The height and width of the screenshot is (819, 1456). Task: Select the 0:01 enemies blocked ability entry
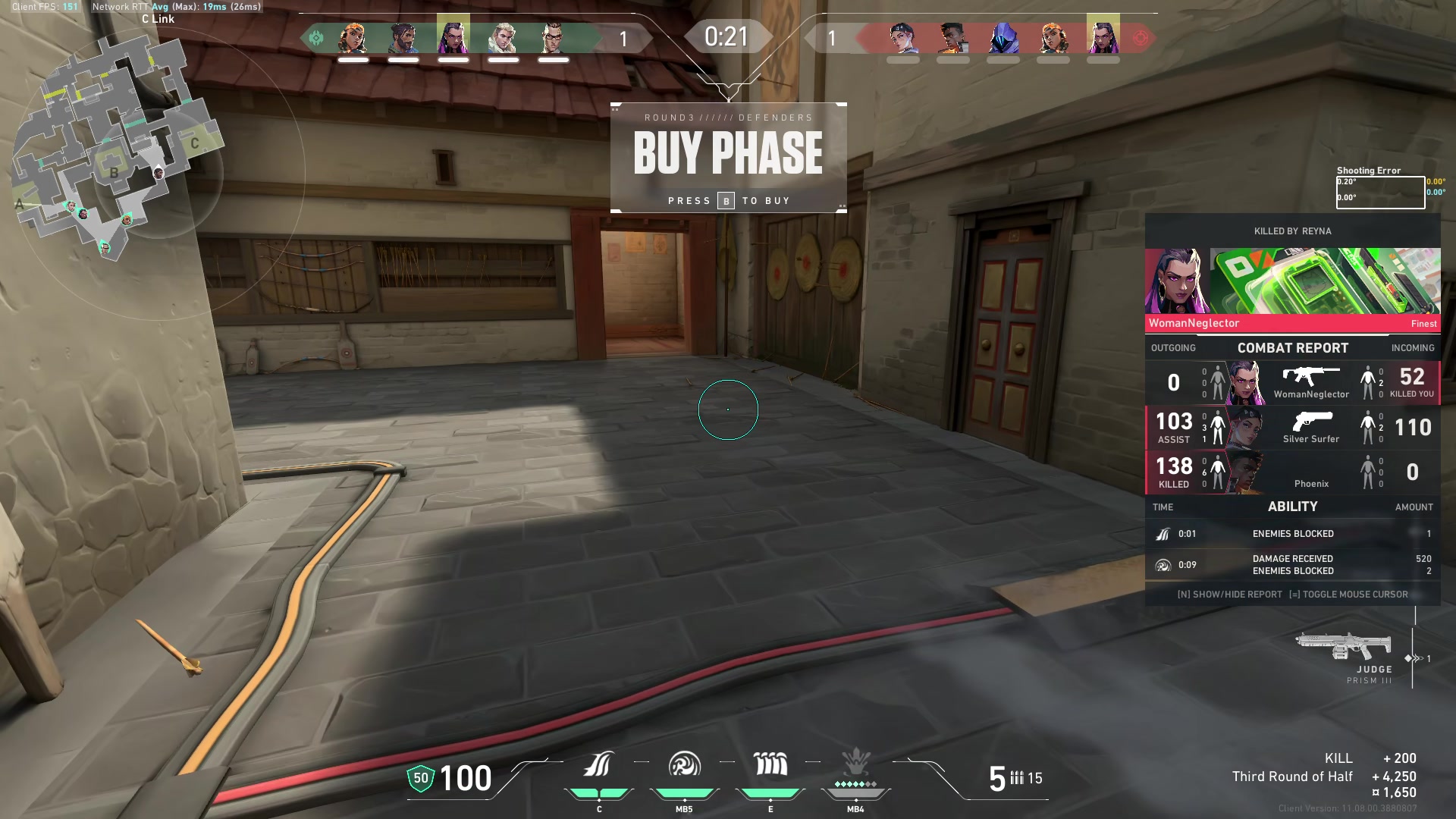[x=1292, y=534]
